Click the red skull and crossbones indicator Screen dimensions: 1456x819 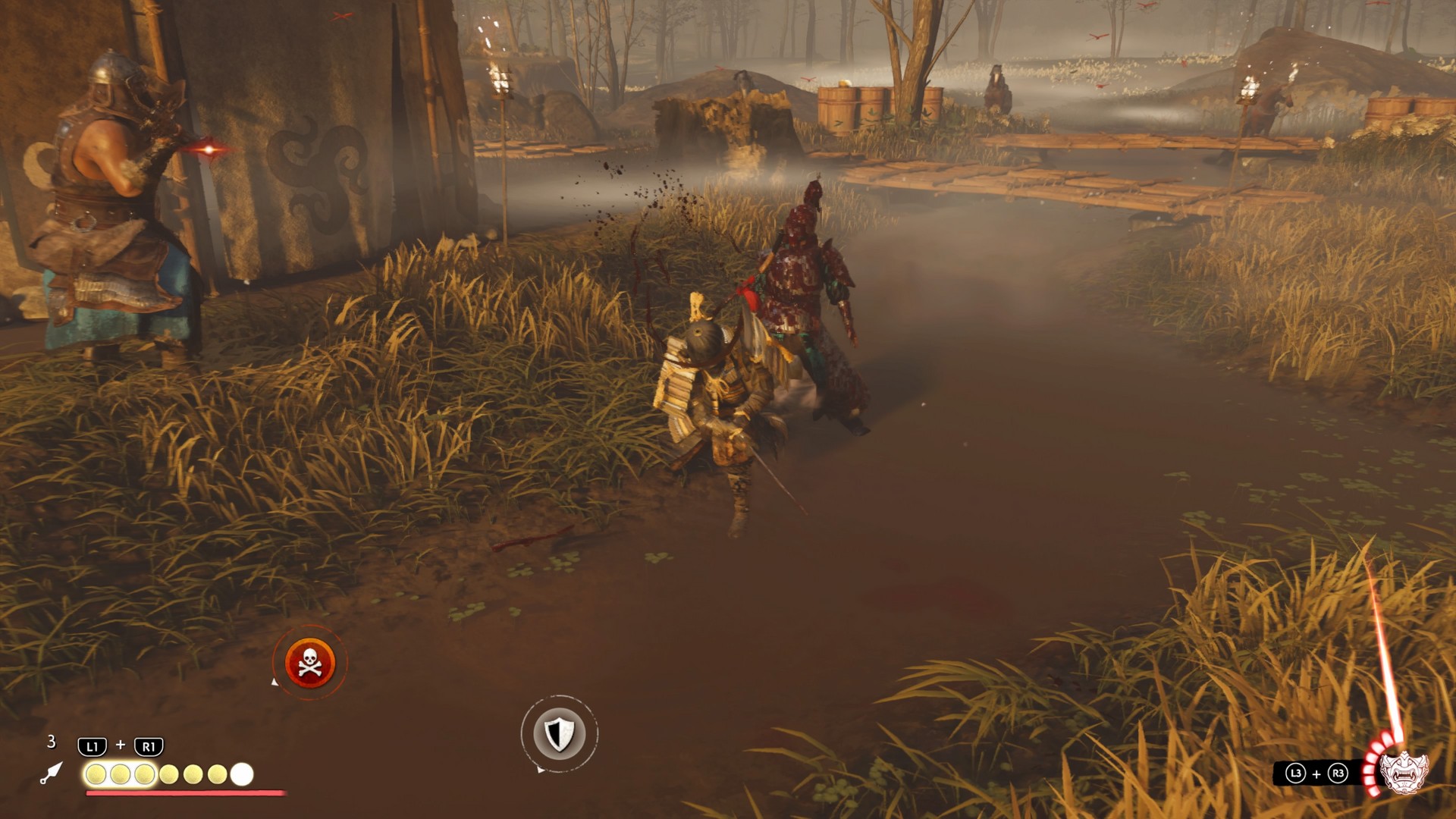pyautogui.click(x=309, y=662)
